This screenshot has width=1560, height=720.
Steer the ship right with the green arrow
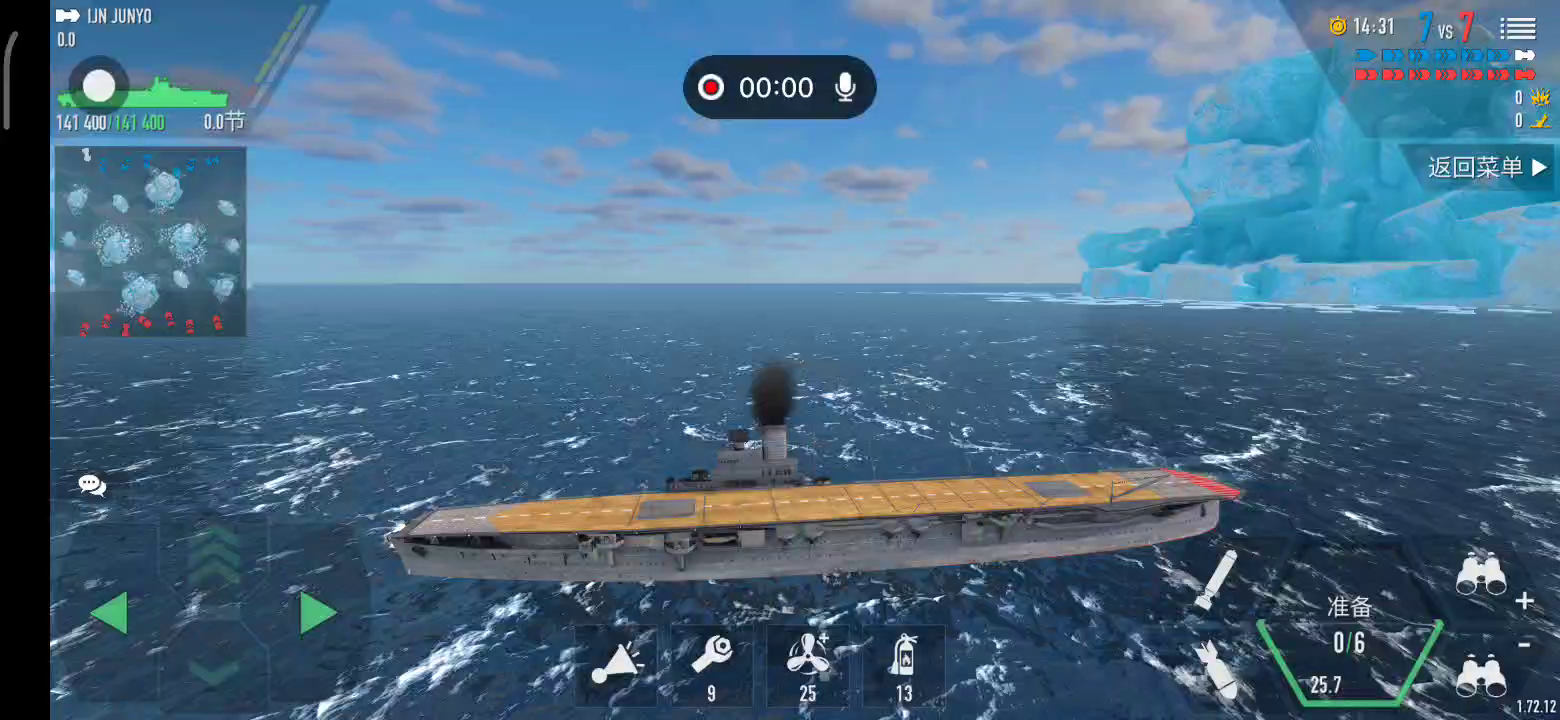click(x=318, y=613)
